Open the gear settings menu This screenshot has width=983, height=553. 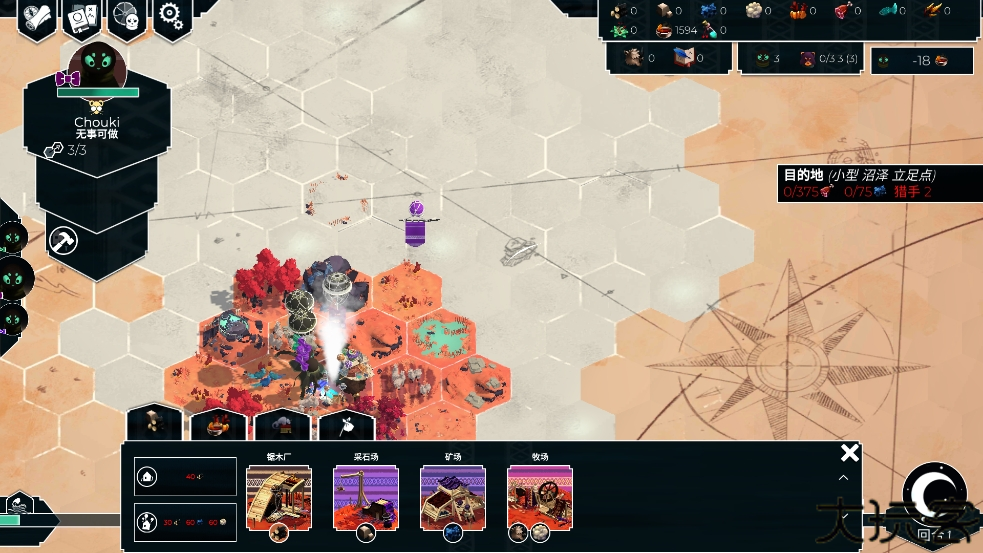(x=171, y=17)
